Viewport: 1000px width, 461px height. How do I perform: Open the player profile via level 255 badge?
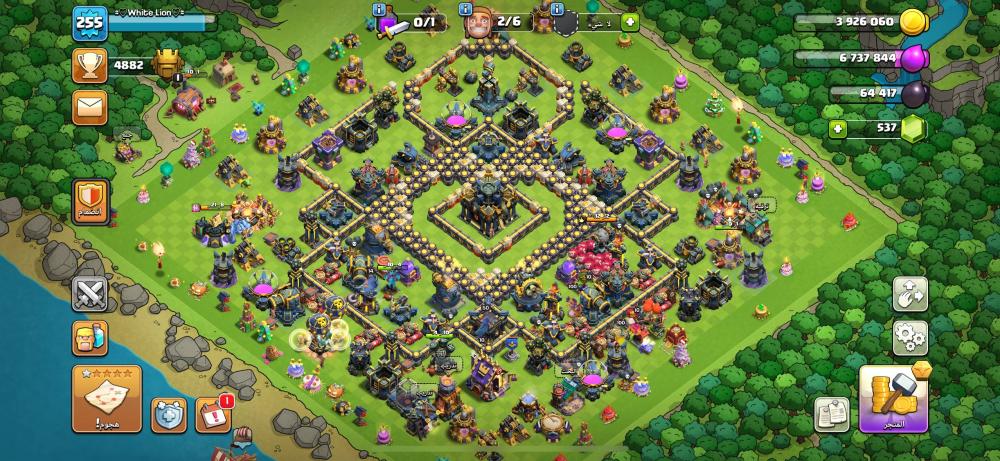pos(89,24)
